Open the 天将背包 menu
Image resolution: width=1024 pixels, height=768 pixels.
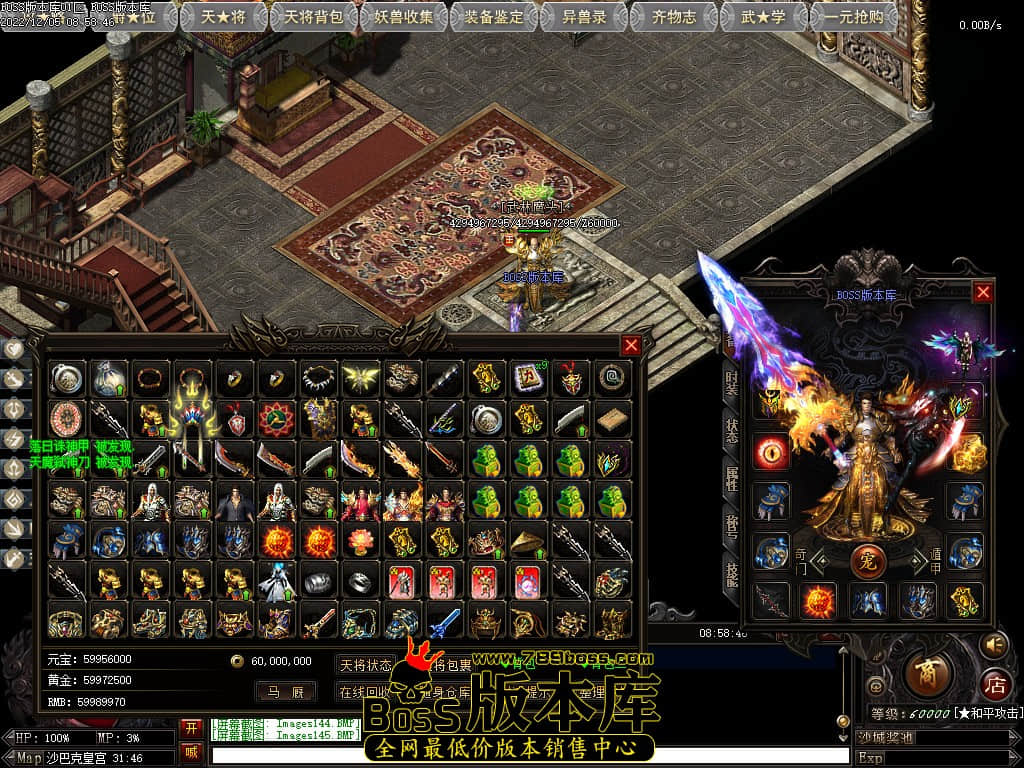[x=314, y=16]
